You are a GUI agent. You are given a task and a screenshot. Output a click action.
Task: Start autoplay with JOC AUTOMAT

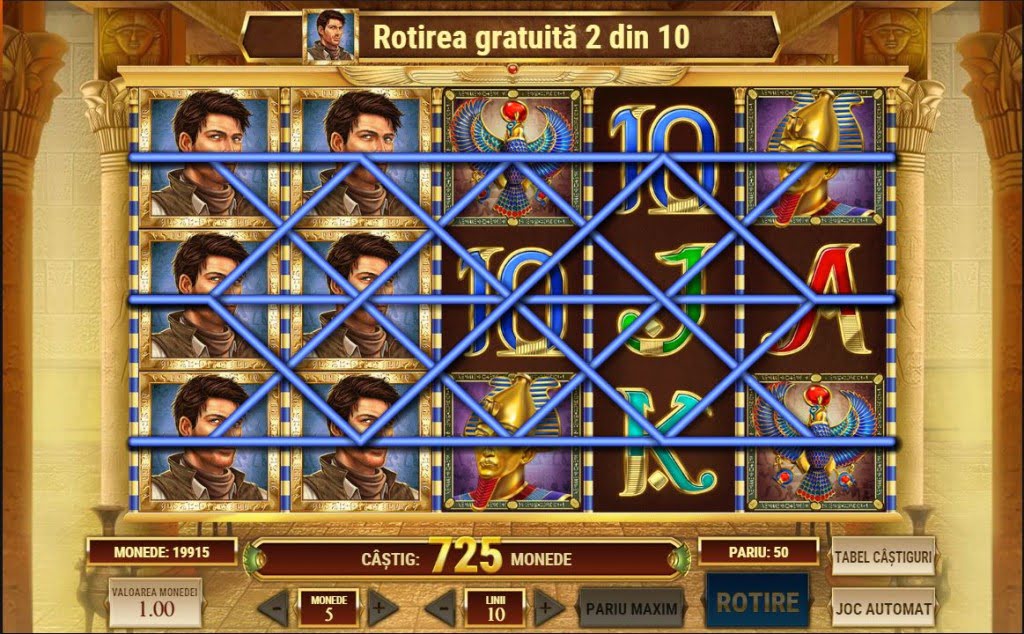[883, 607]
